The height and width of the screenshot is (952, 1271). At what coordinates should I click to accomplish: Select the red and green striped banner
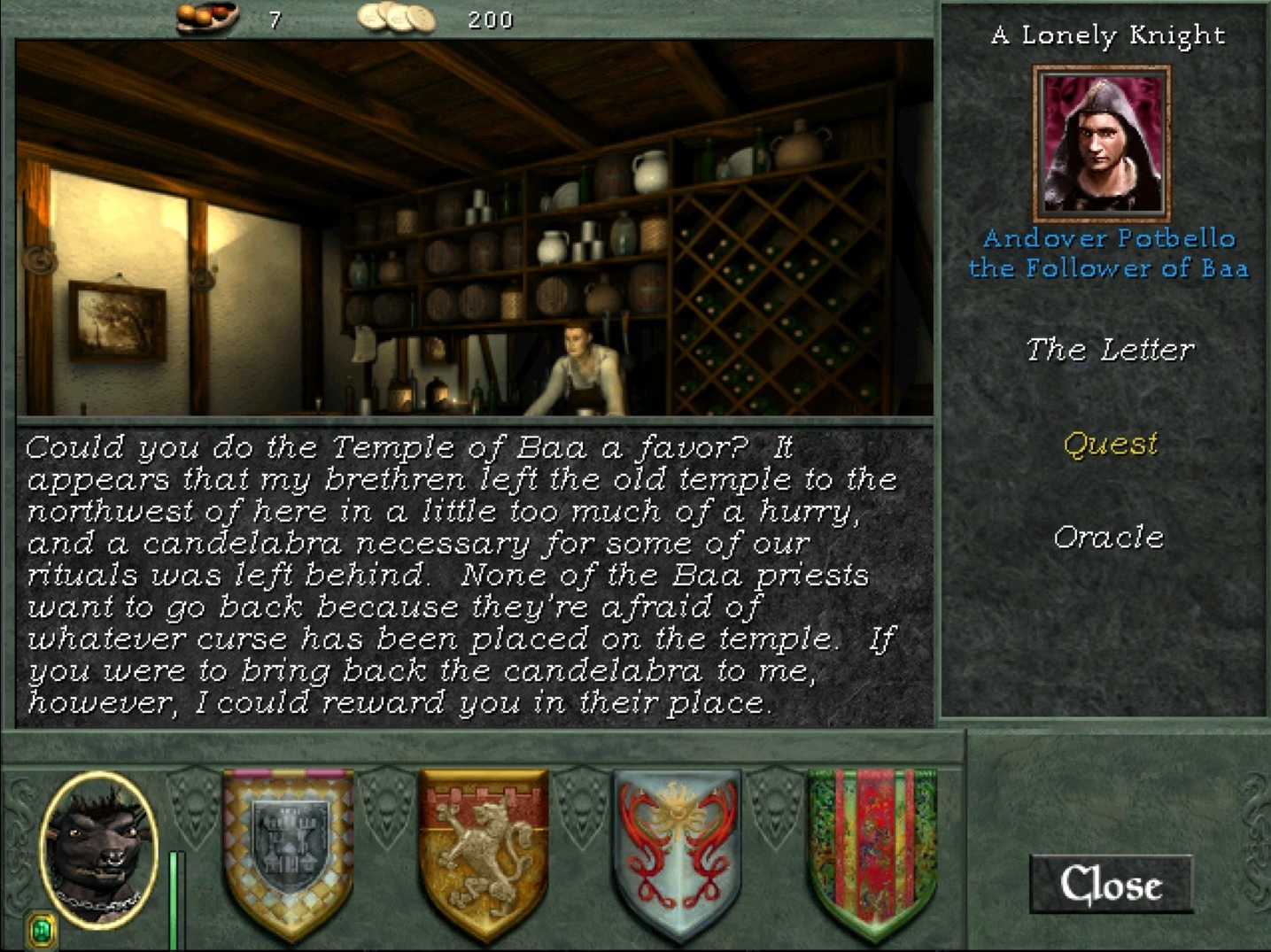872,851
